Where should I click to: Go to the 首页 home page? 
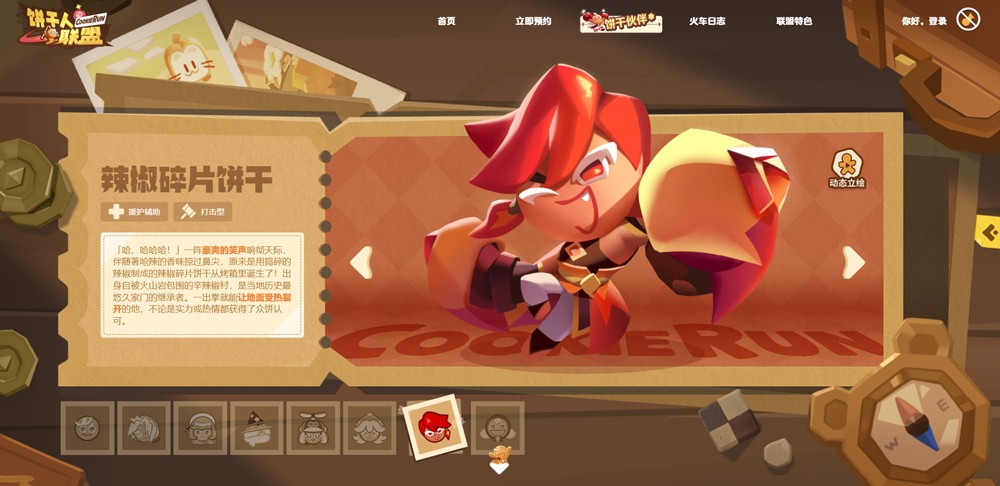pos(446,21)
